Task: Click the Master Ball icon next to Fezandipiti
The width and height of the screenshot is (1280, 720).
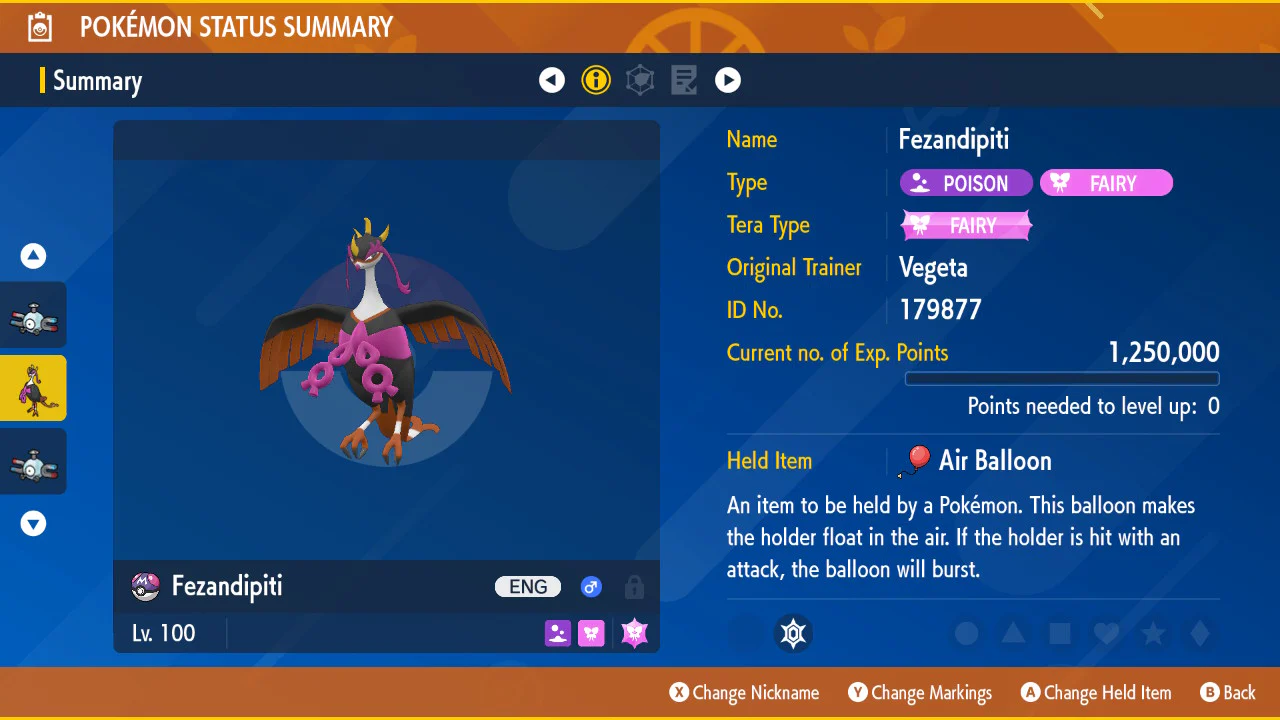Action: click(x=146, y=587)
